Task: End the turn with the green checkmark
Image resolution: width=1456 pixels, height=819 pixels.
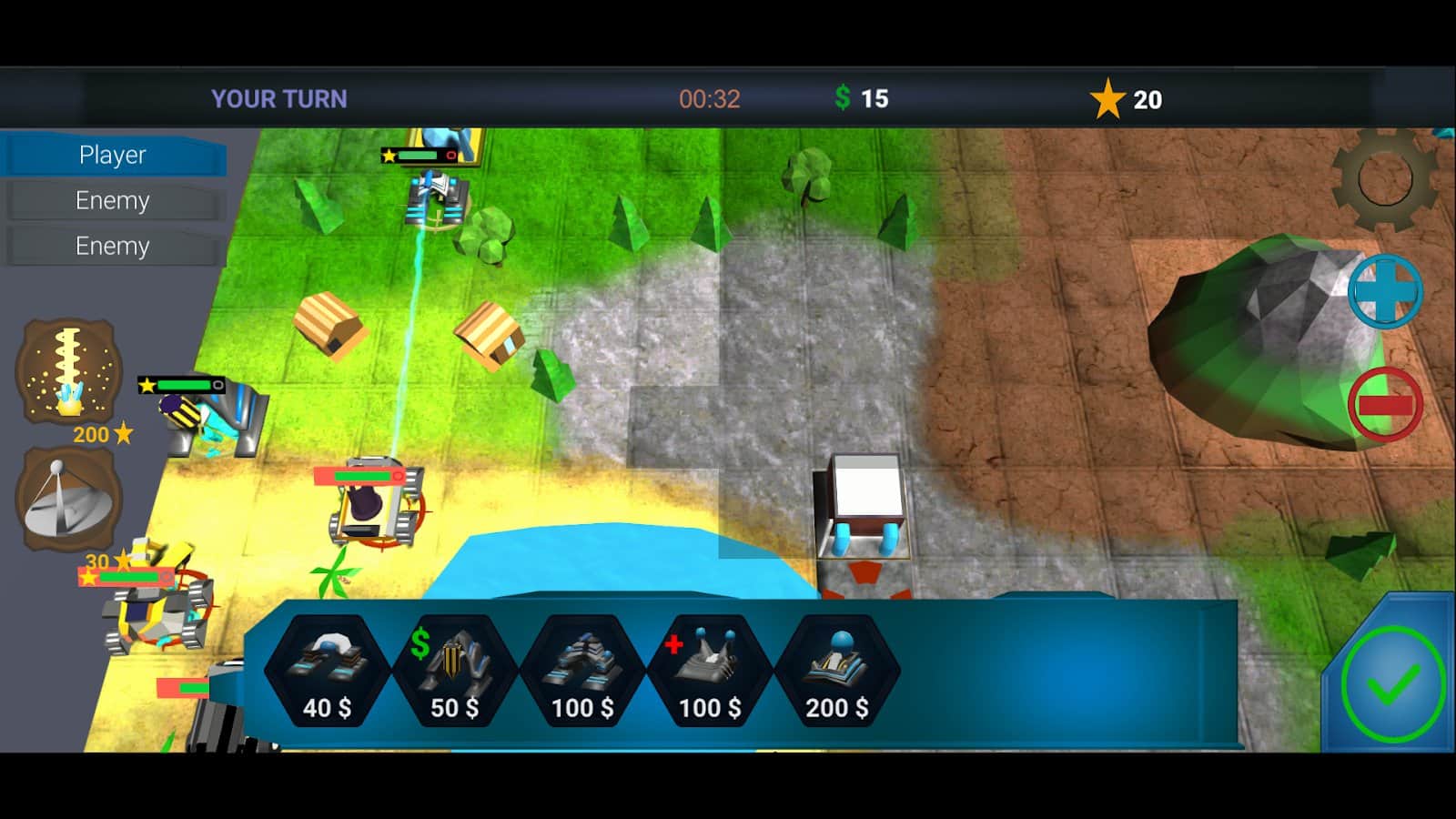Action: click(1392, 684)
